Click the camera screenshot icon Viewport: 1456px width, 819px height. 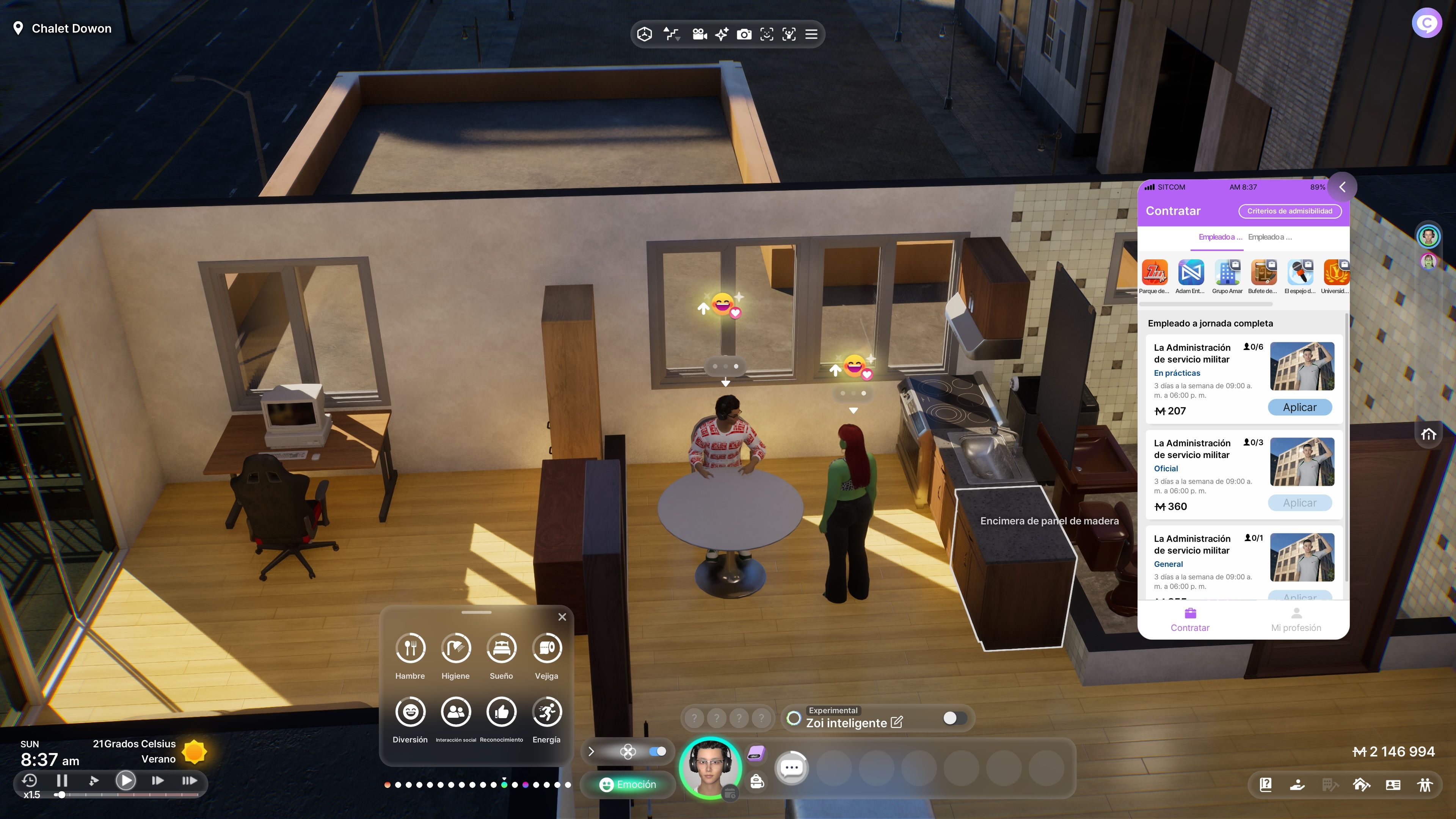pyautogui.click(x=744, y=35)
